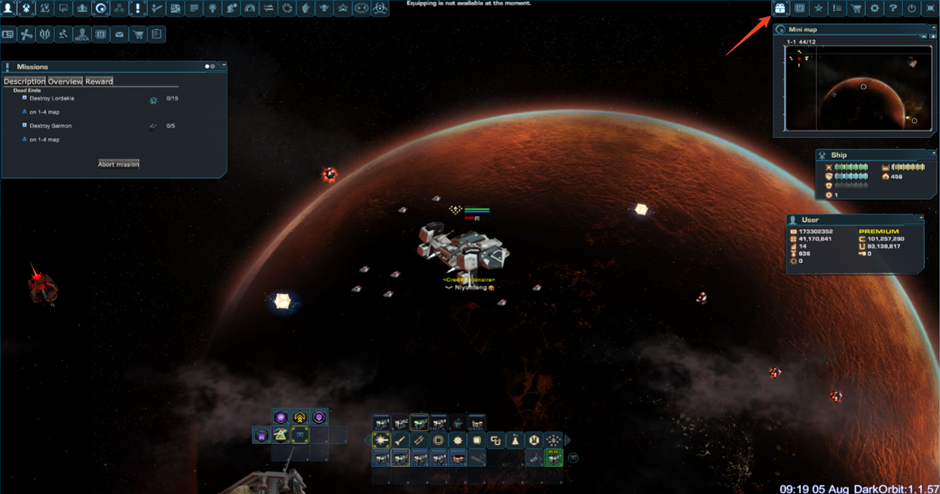Image resolution: width=940 pixels, height=494 pixels.
Task: Toggle fullscreen with the corner brackets icon
Action: tap(931, 8)
